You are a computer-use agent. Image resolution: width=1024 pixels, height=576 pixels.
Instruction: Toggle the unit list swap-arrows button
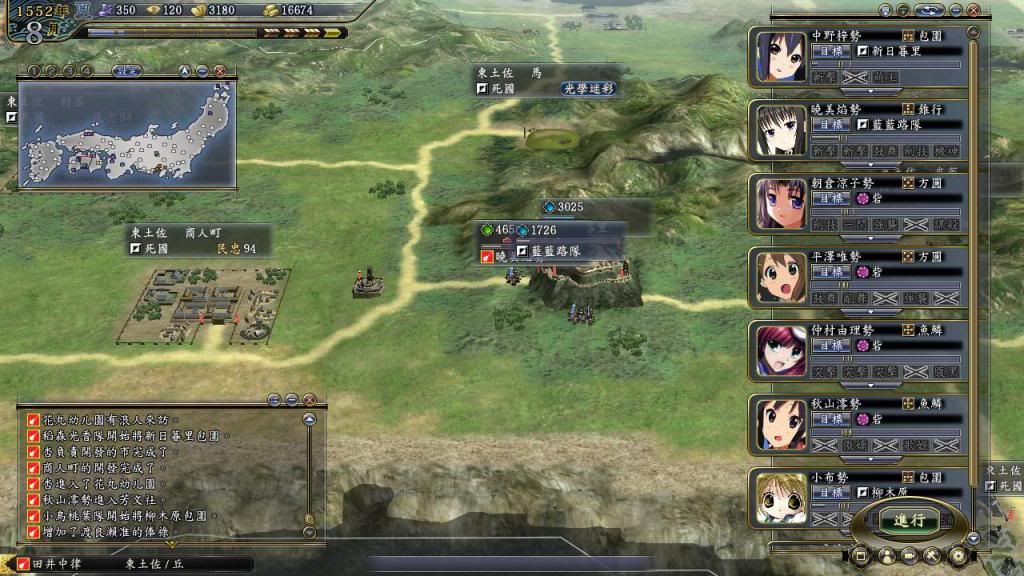(x=928, y=10)
